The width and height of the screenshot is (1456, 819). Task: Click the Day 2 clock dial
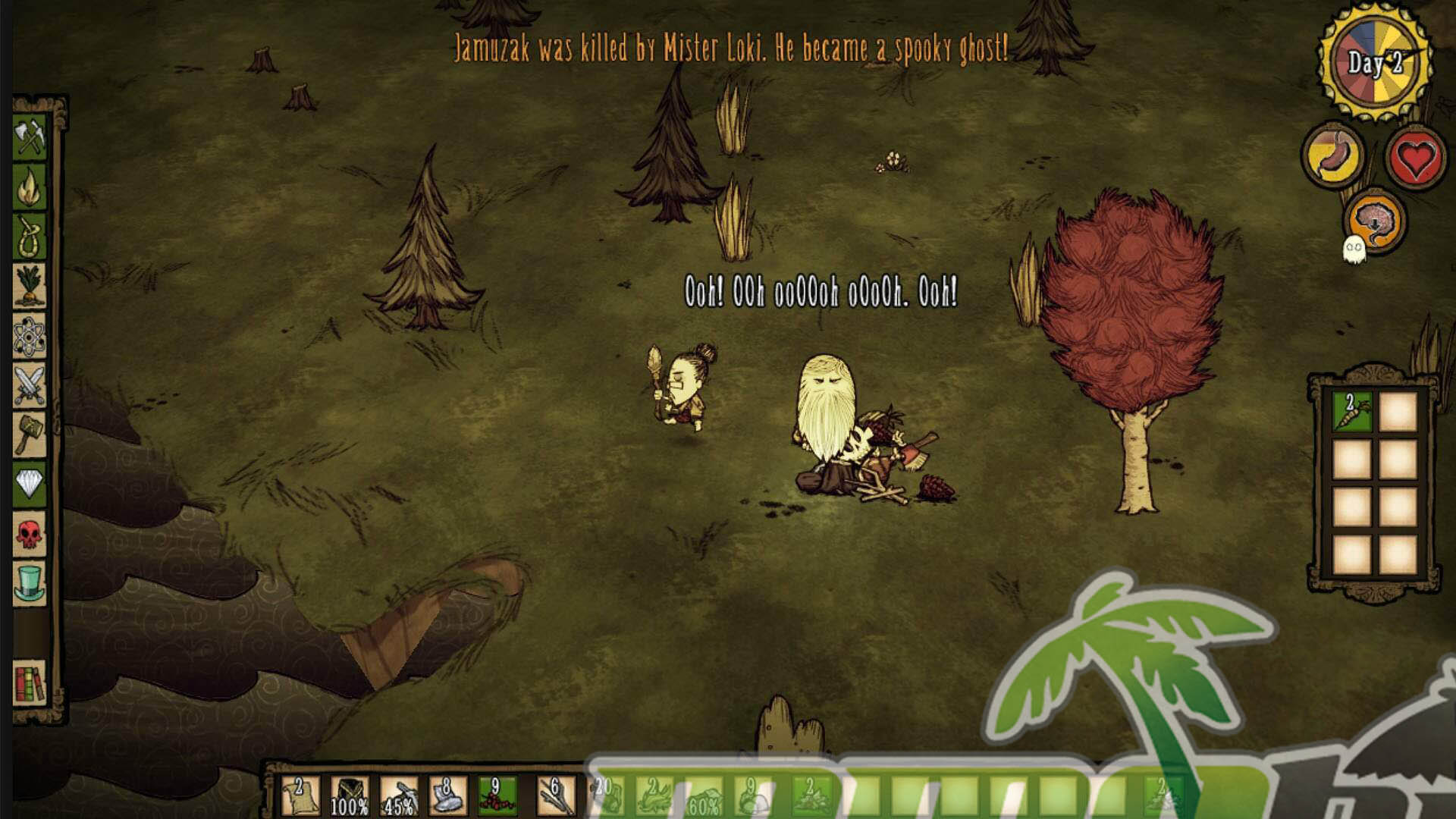tap(1375, 62)
